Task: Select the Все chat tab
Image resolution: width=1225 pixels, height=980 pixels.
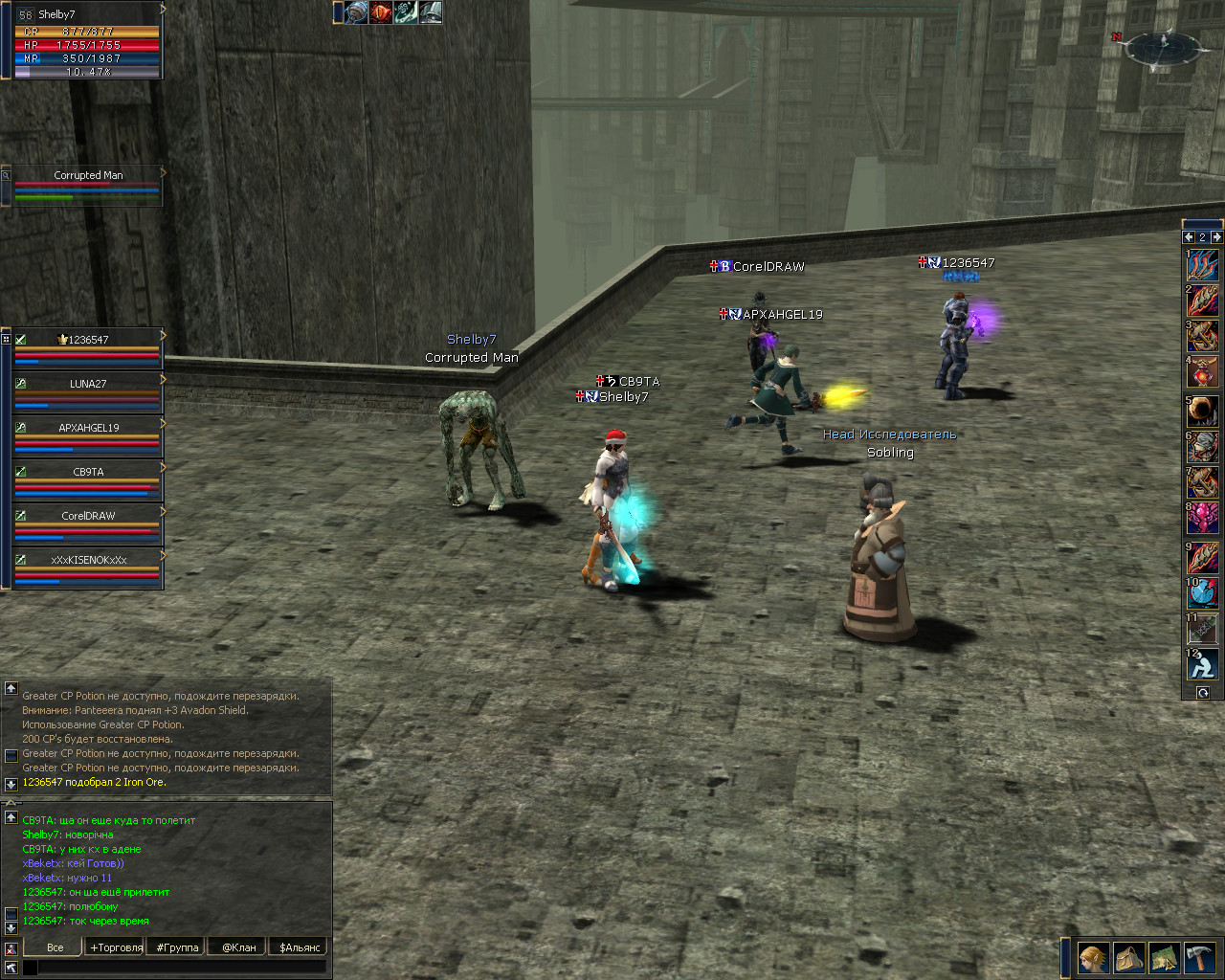Action: coord(56,947)
